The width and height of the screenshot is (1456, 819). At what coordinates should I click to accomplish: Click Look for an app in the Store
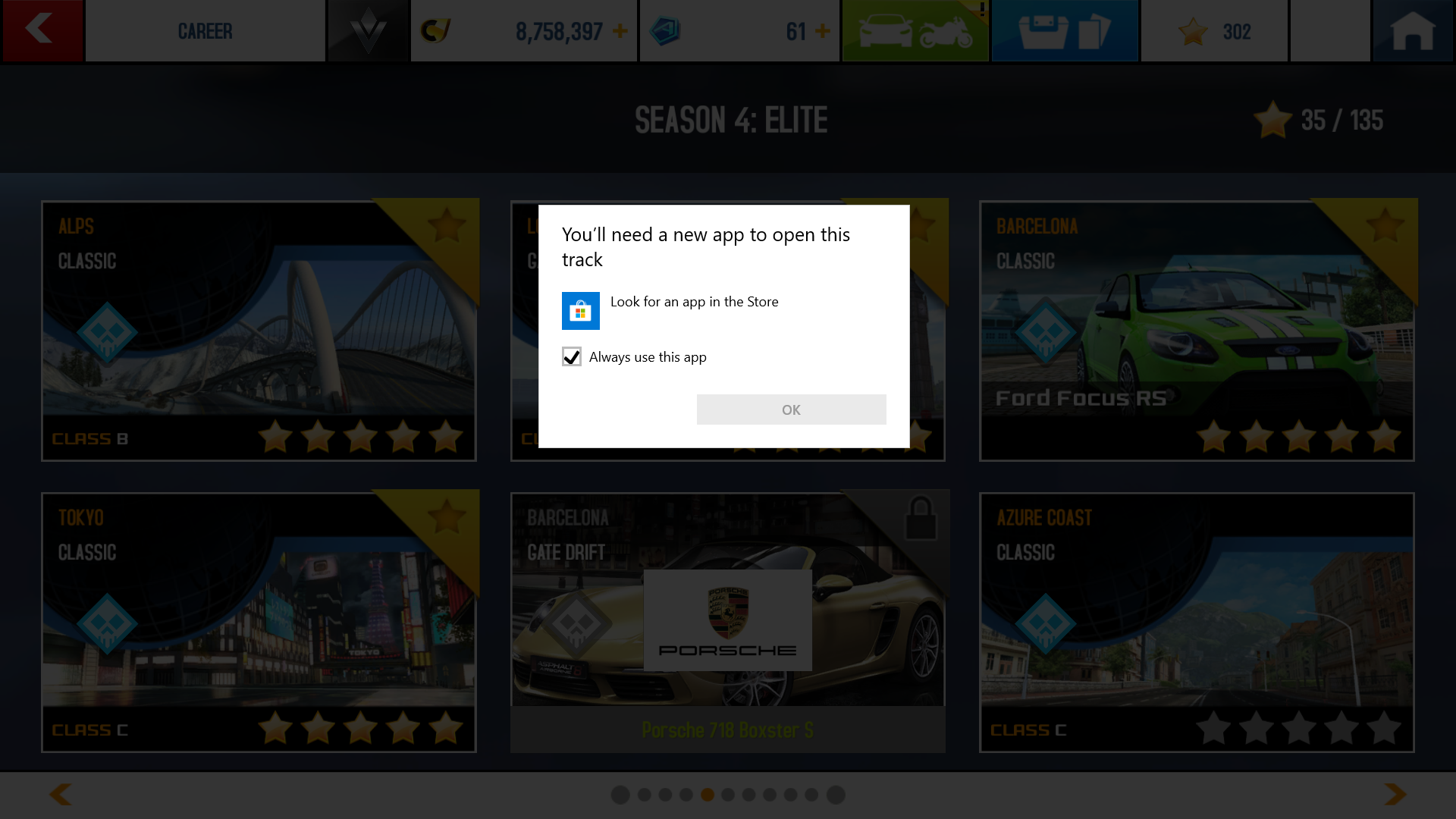[x=694, y=301]
